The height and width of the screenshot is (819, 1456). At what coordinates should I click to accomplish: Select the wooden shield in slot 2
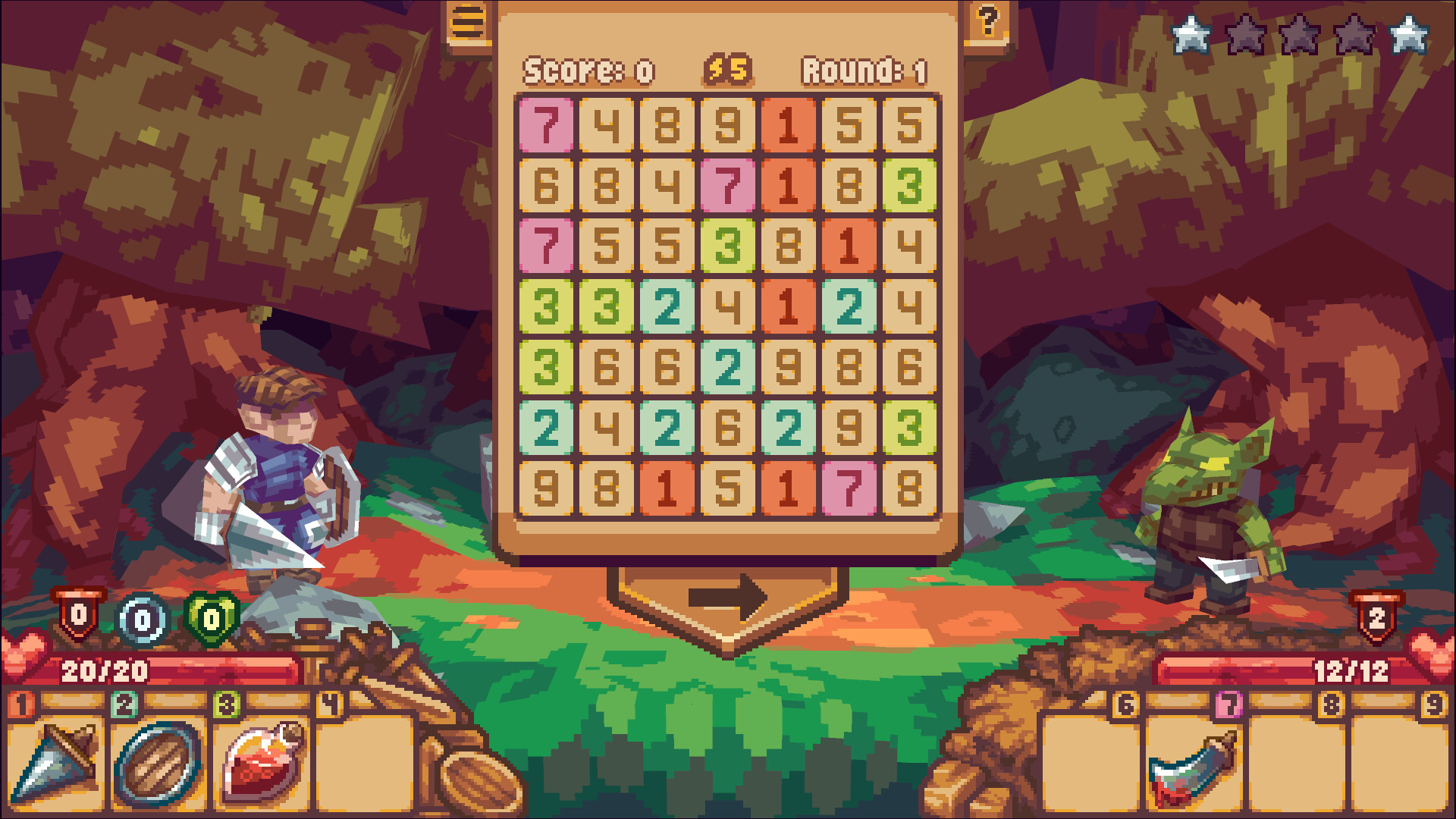(158, 762)
